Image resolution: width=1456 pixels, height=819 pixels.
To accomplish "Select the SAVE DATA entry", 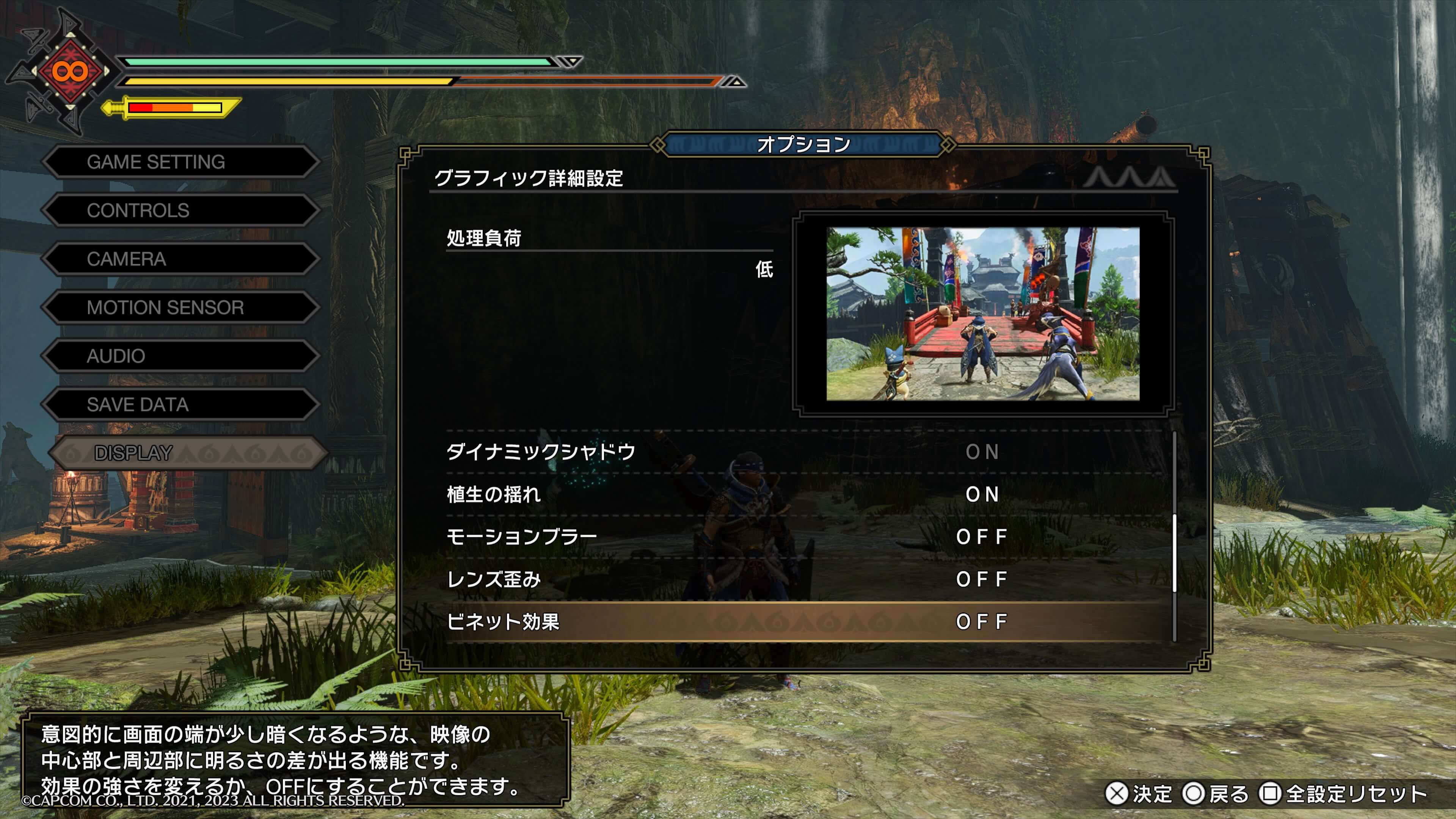I will point(180,405).
